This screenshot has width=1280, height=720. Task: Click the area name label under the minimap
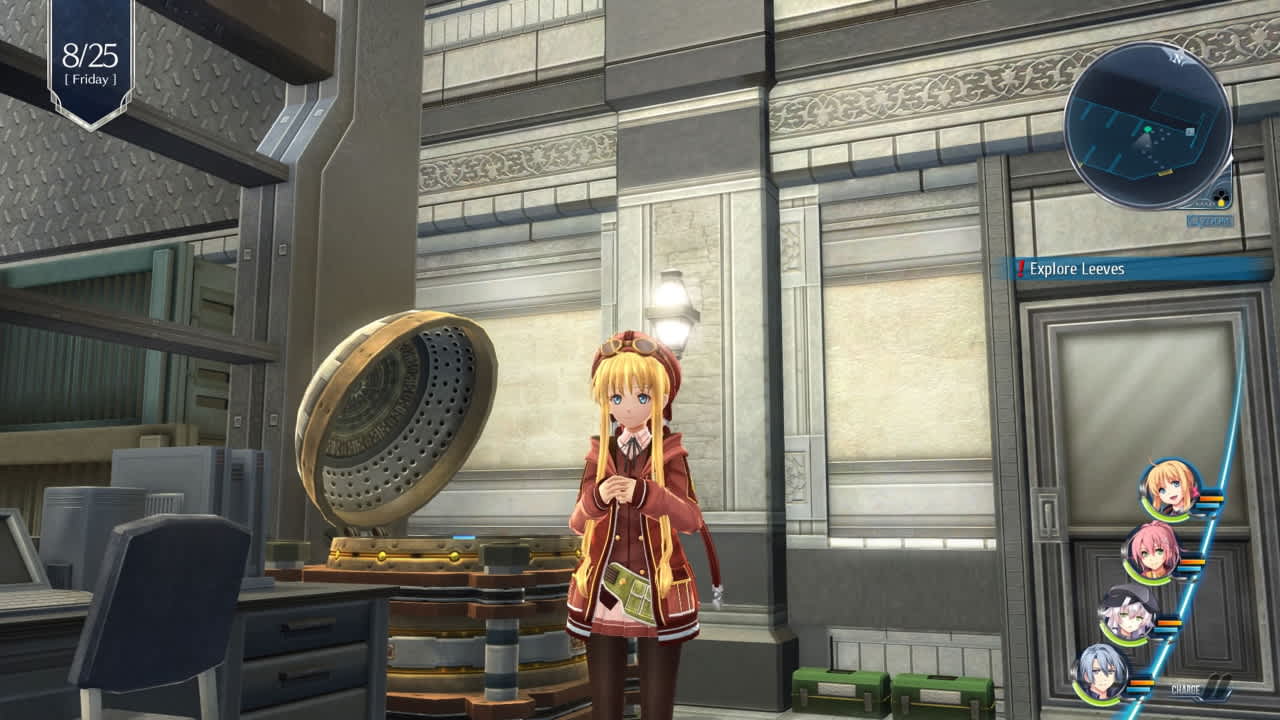click(x=1210, y=220)
